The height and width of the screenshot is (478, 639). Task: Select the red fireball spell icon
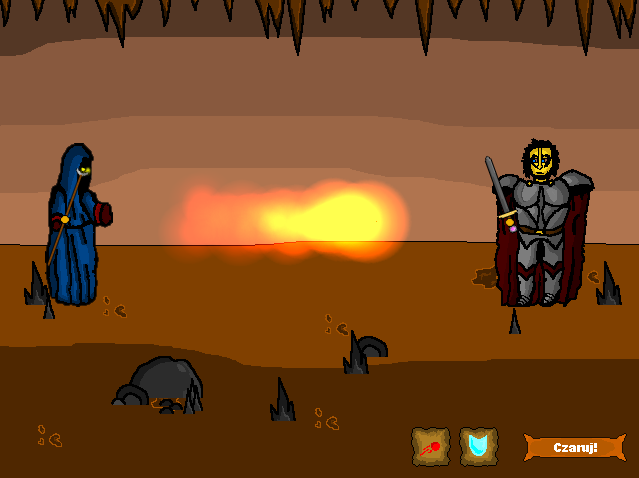[x=431, y=446]
